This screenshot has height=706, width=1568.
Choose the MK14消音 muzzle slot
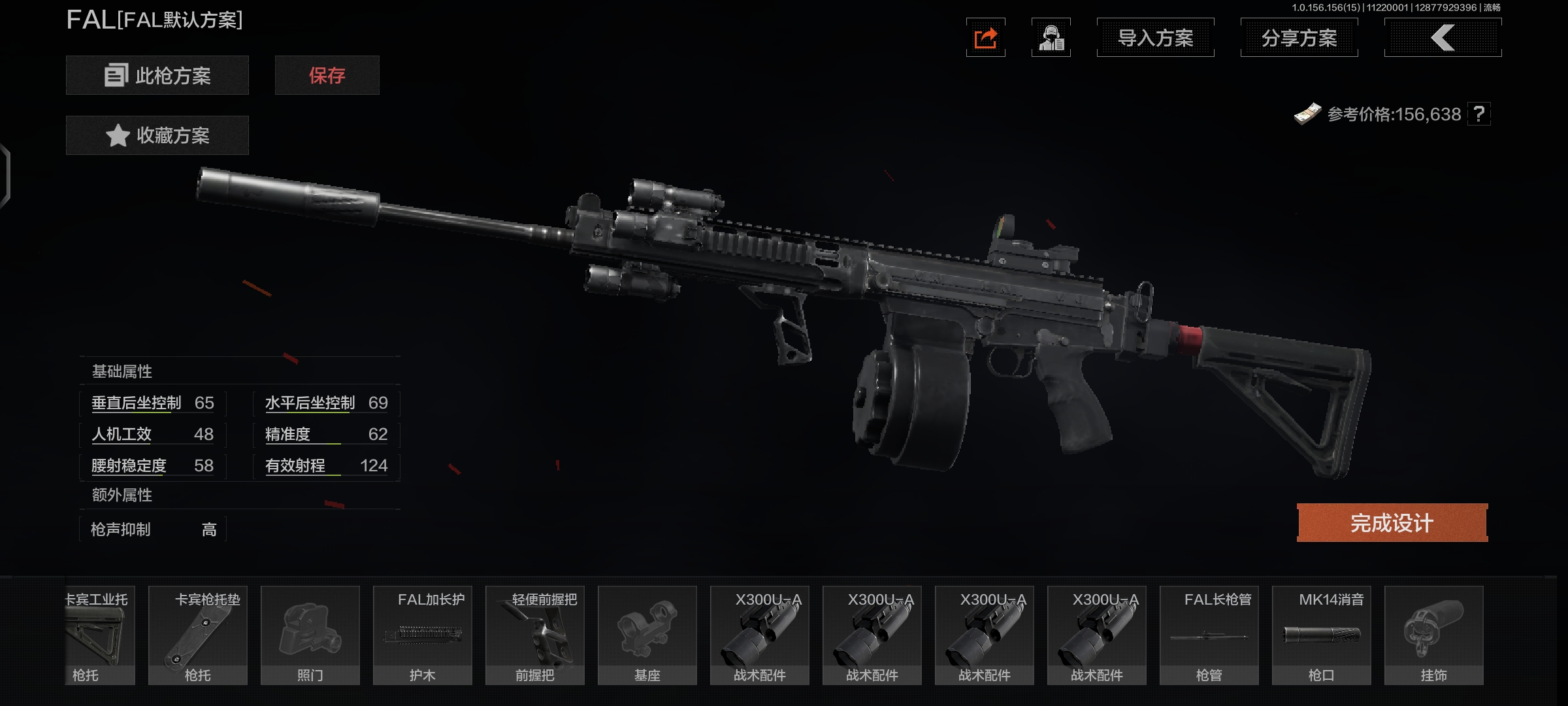click(1322, 635)
